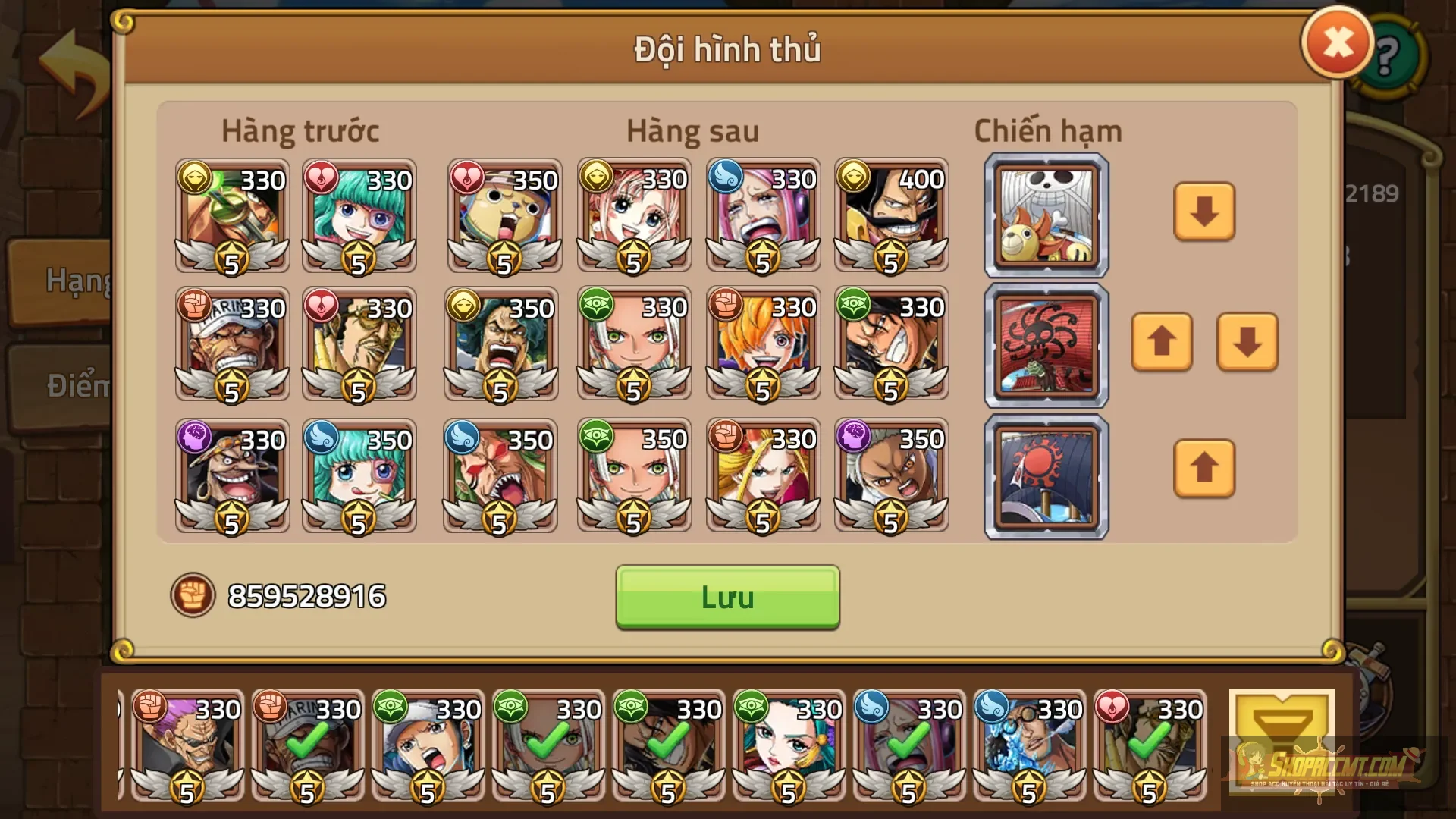Click the fist icon next to power total
Viewport: 1456px width, 819px height.
196,596
